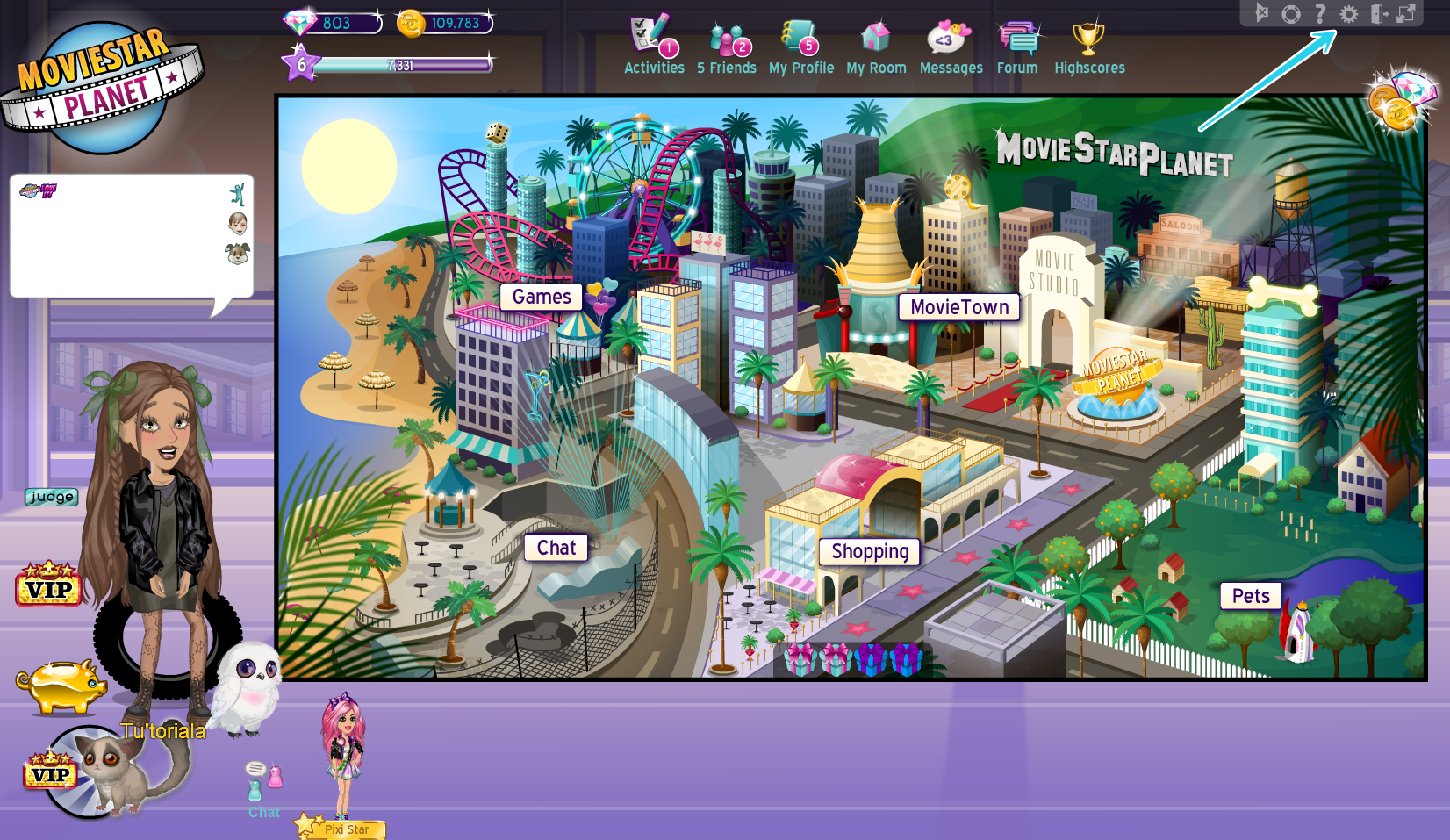The width and height of the screenshot is (1450, 840).
Task: Log out using the door icon
Action: 1377,13
